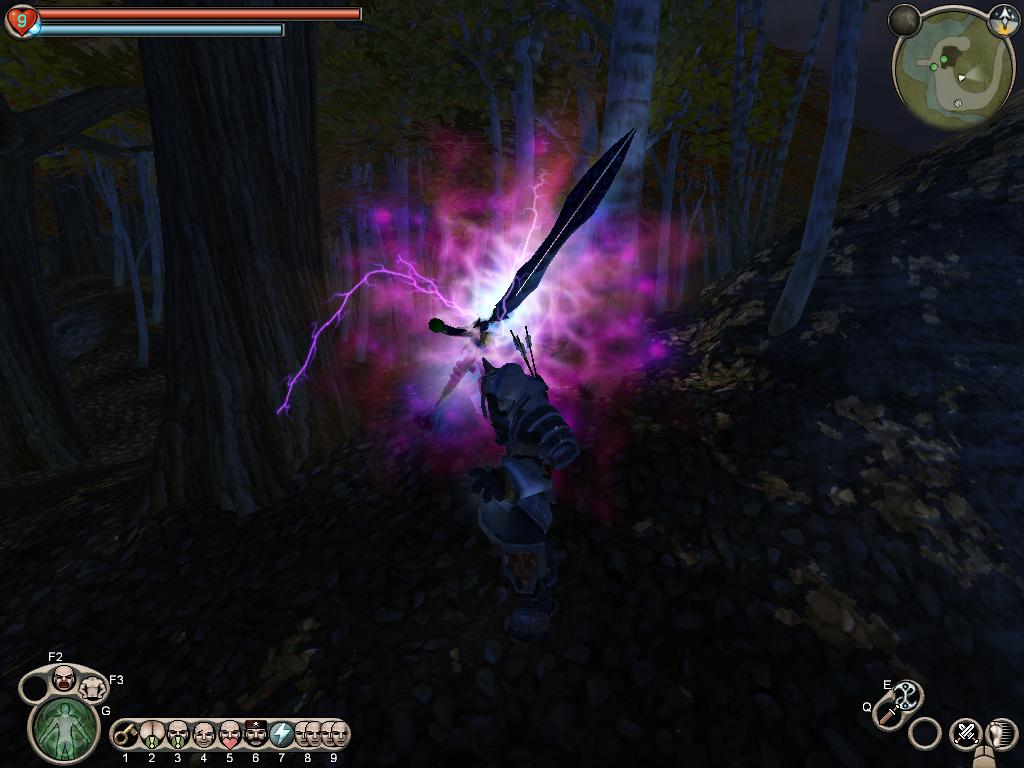Viewport: 1024px width, 768px height.
Task: Open the green glowing hero figure orb
Action: (x=65, y=728)
